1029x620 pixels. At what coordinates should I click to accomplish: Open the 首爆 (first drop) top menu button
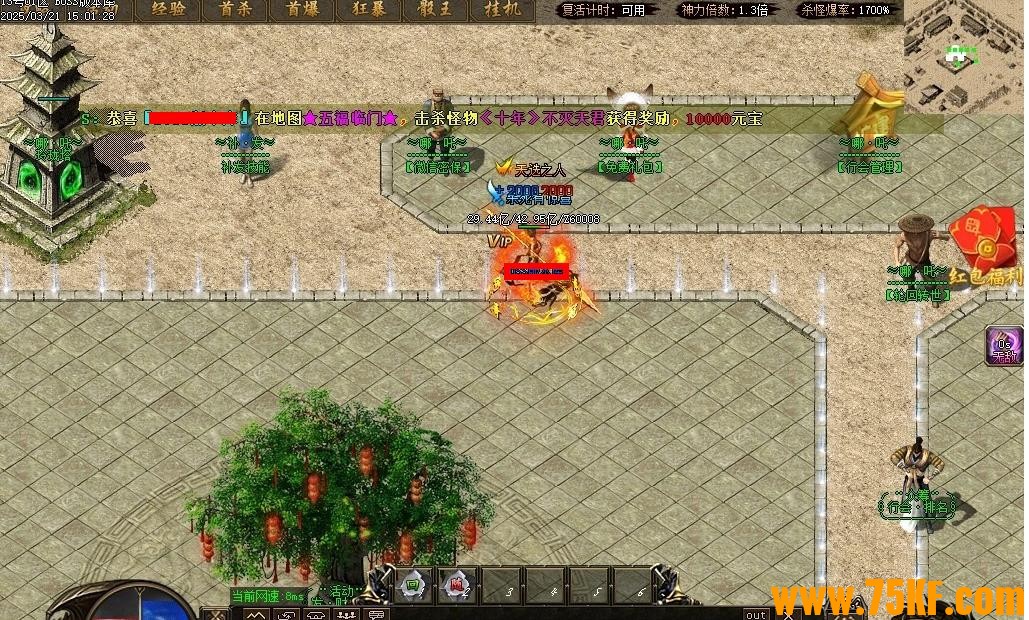301,10
